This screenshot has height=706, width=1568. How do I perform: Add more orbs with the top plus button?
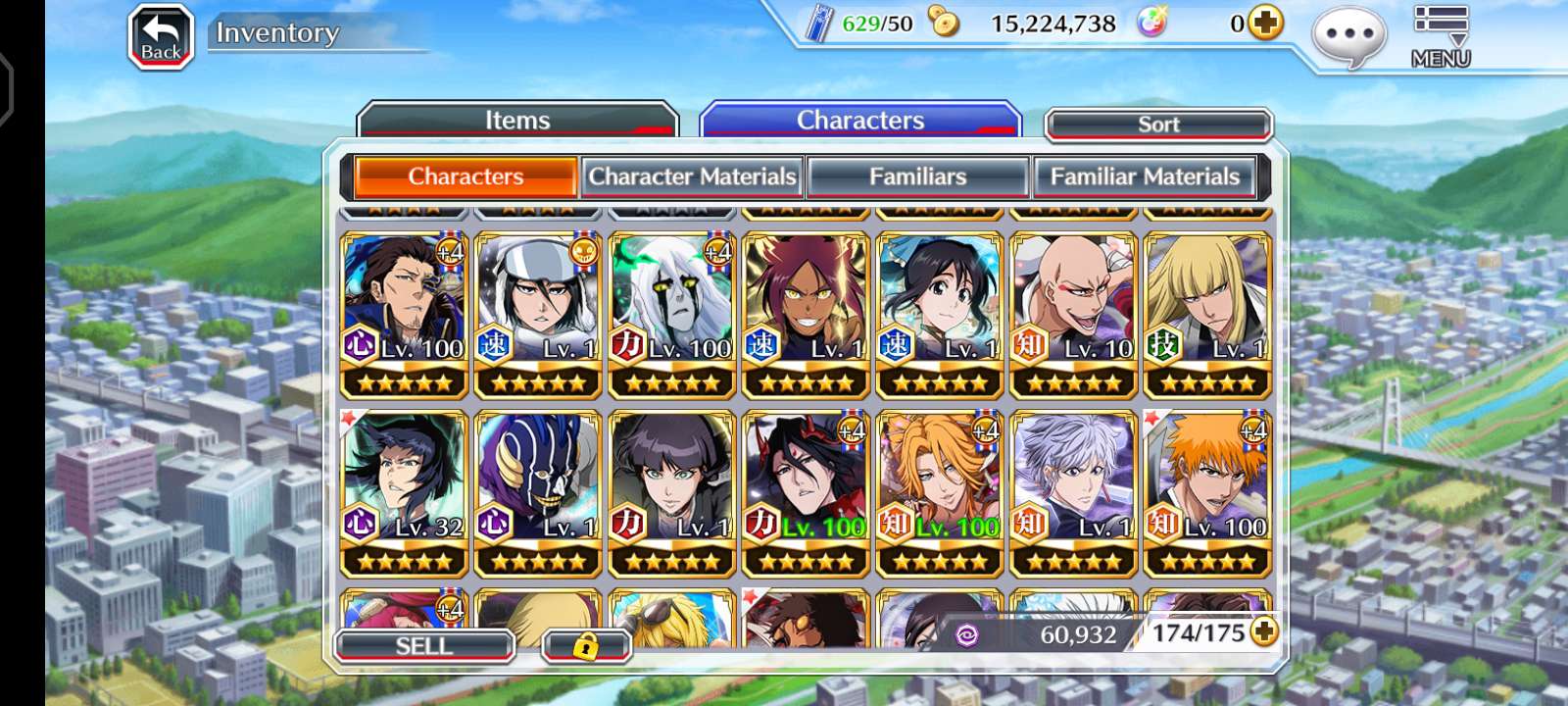click(x=1265, y=23)
